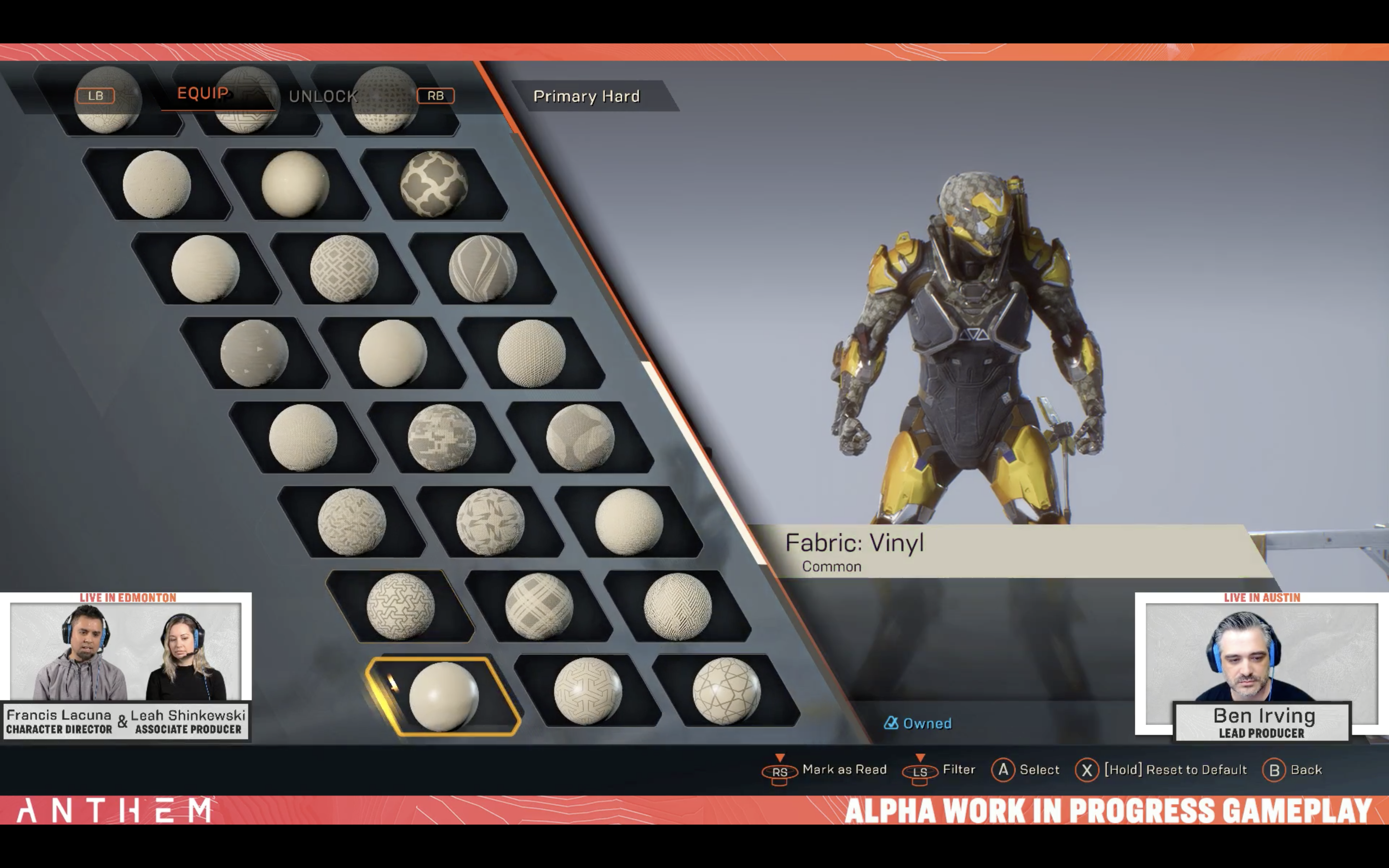Pick the swatch with scattered small triangles
The height and width of the screenshot is (868, 1389).
(x=254, y=353)
